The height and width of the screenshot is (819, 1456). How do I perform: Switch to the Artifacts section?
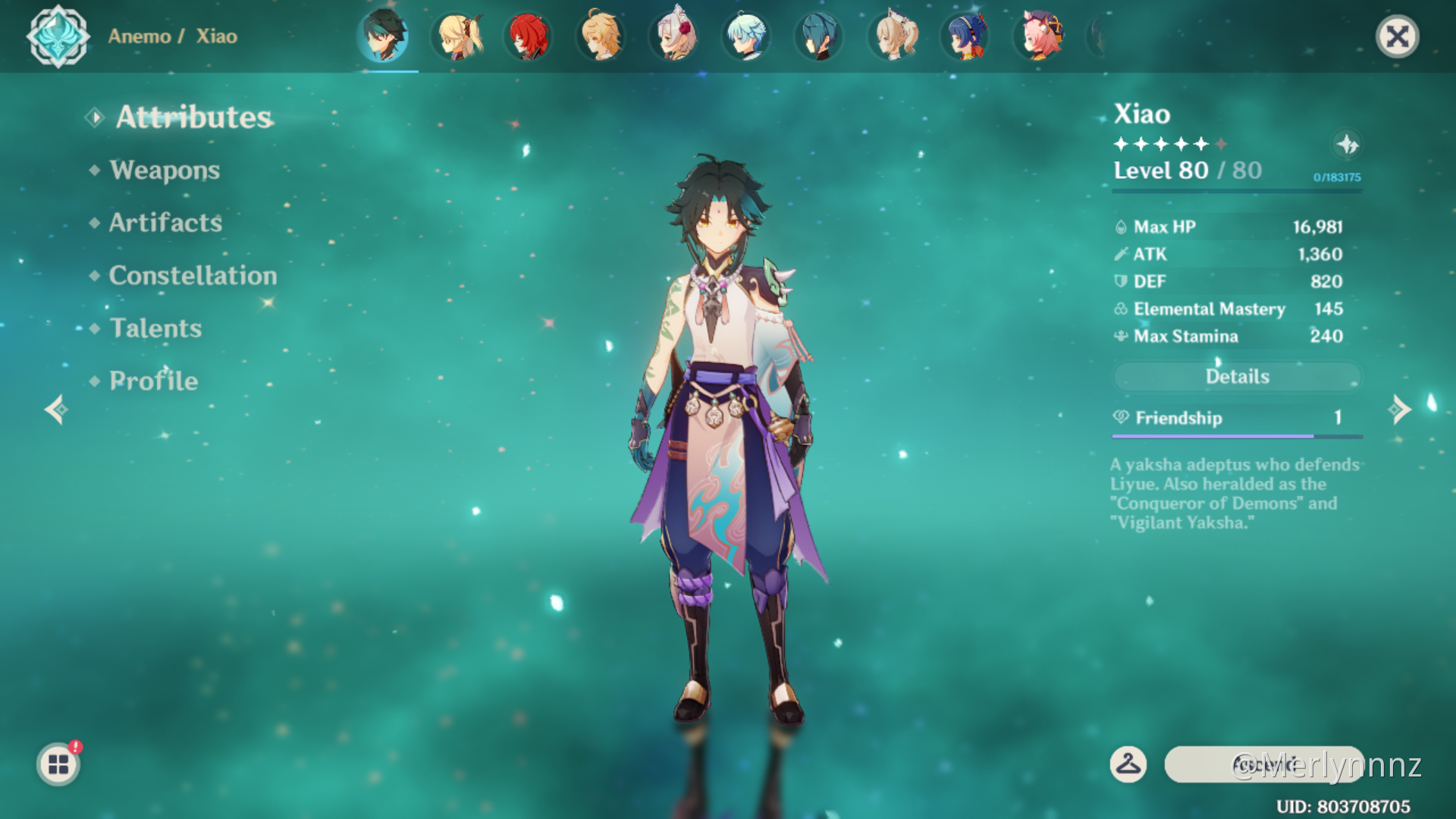[165, 223]
